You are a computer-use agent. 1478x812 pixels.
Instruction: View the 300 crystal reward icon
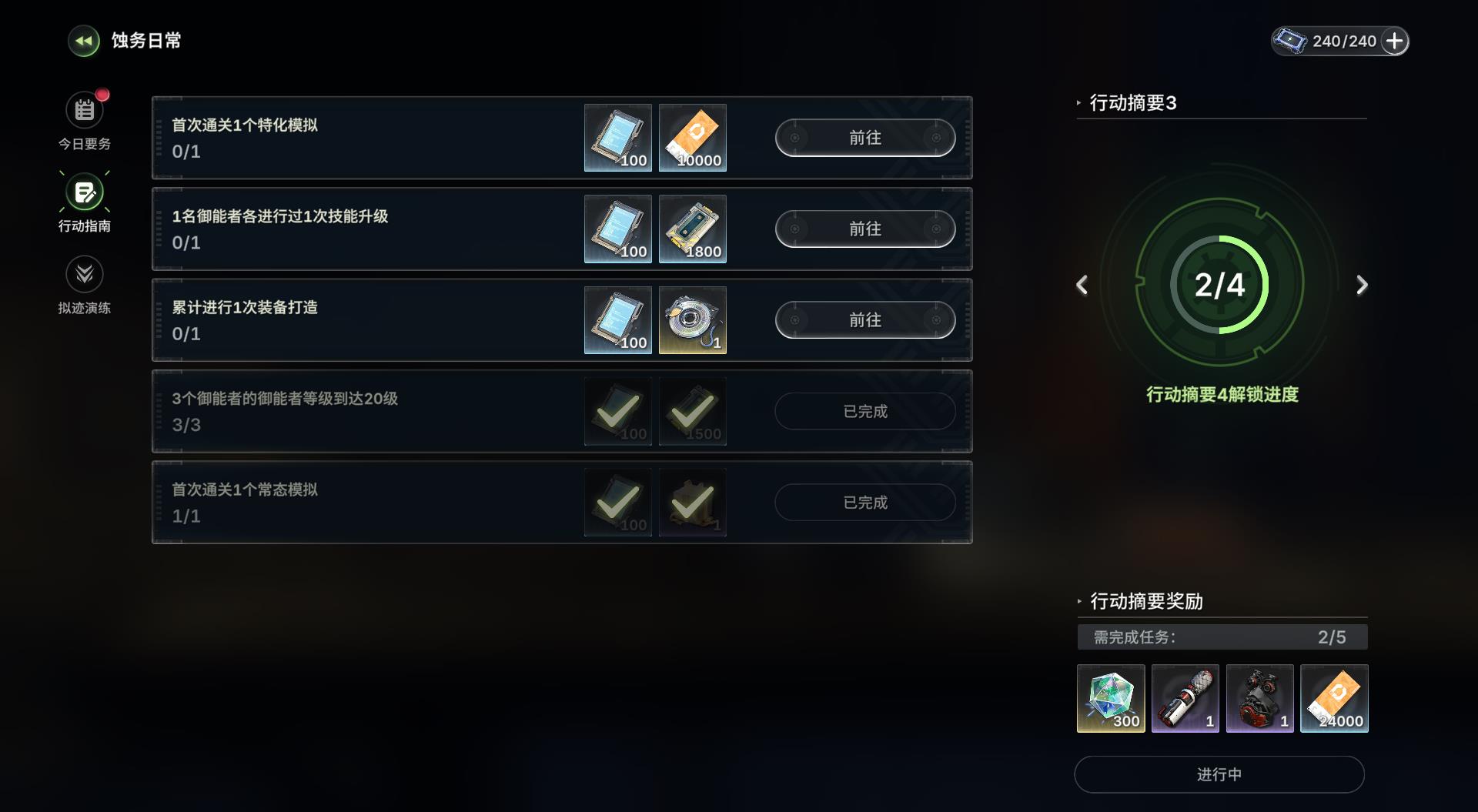click(1110, 698)
